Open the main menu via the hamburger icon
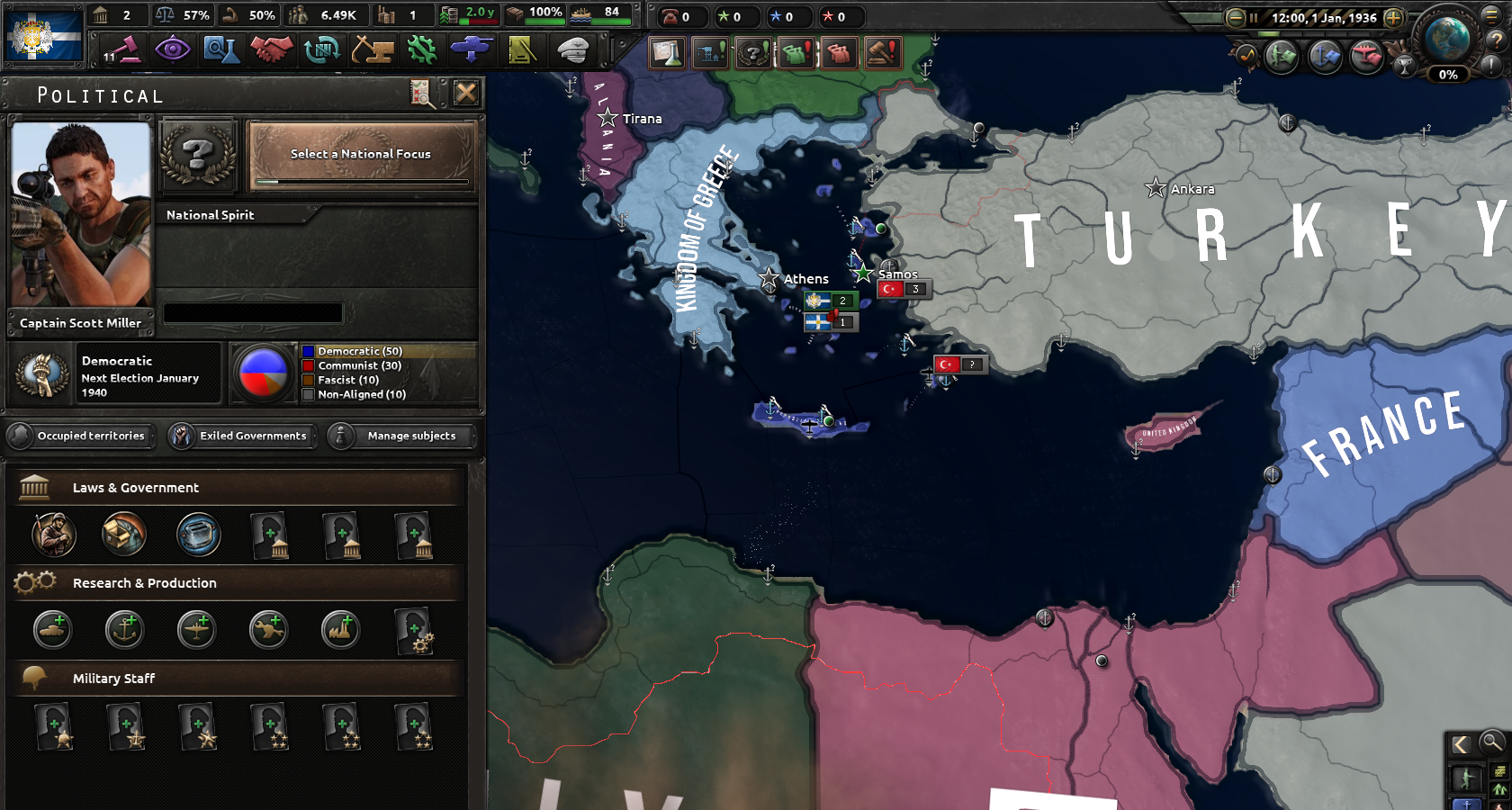Viewport: 1512px width, 810px height. coord(1491,16)
